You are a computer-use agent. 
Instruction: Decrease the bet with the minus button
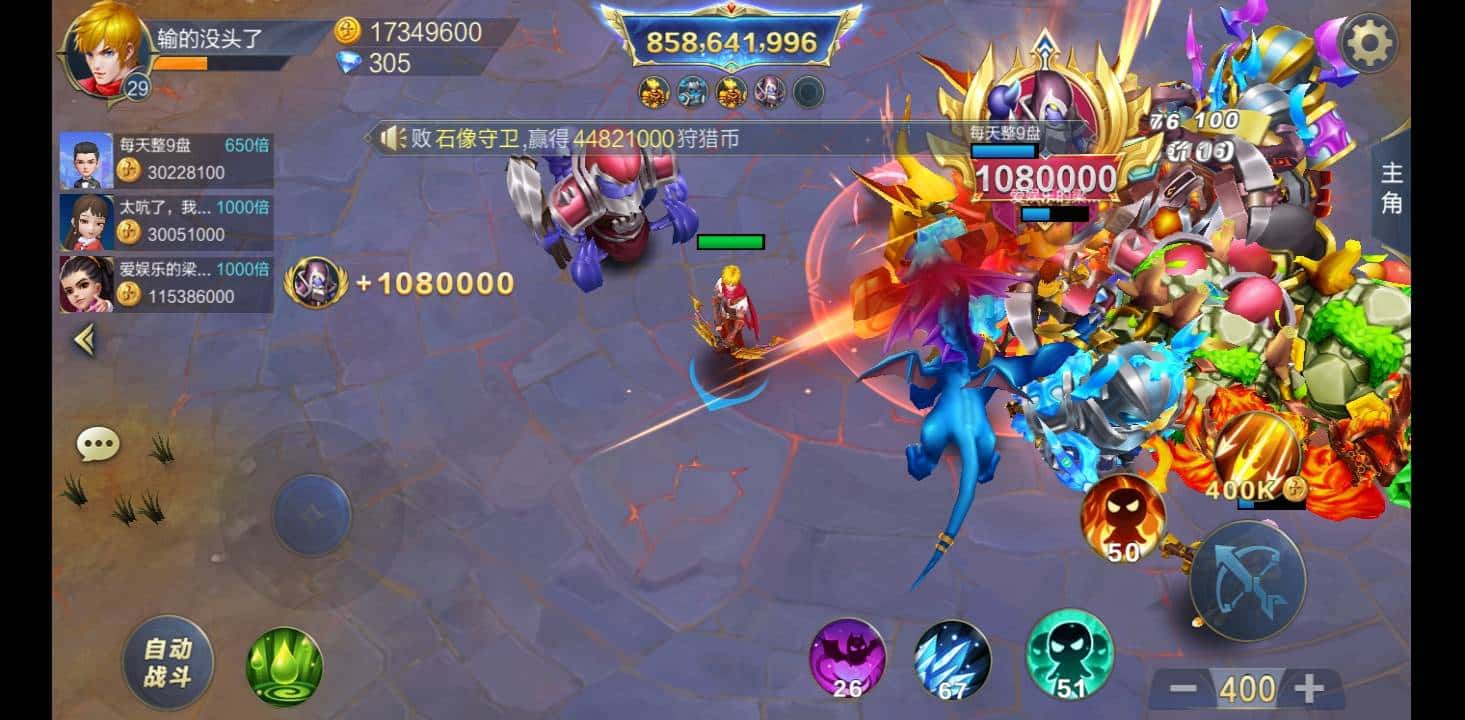pos(1183,688)
